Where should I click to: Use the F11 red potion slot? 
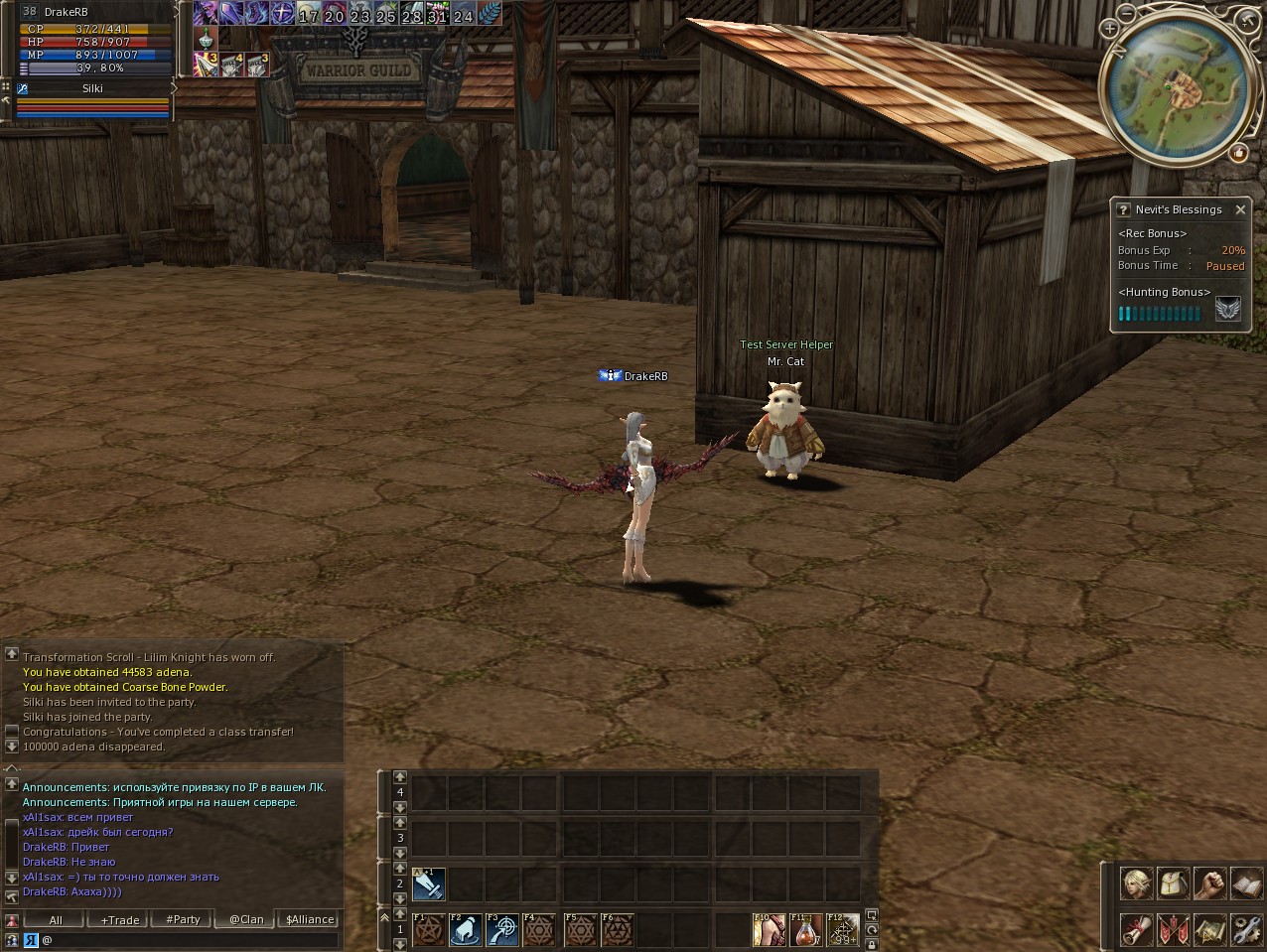[805, 931]
